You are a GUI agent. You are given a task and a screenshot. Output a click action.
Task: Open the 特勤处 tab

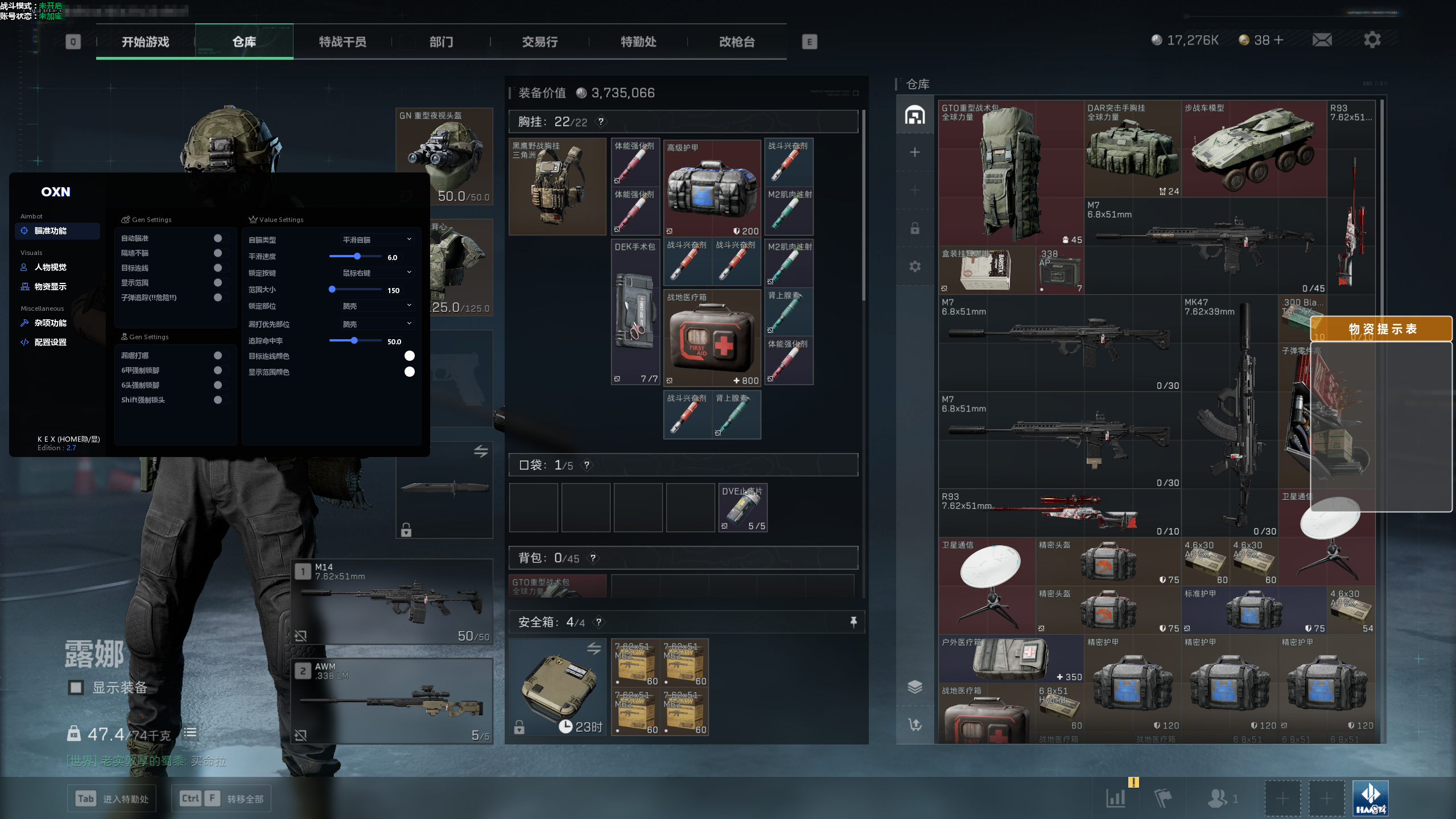click(638, 42)
